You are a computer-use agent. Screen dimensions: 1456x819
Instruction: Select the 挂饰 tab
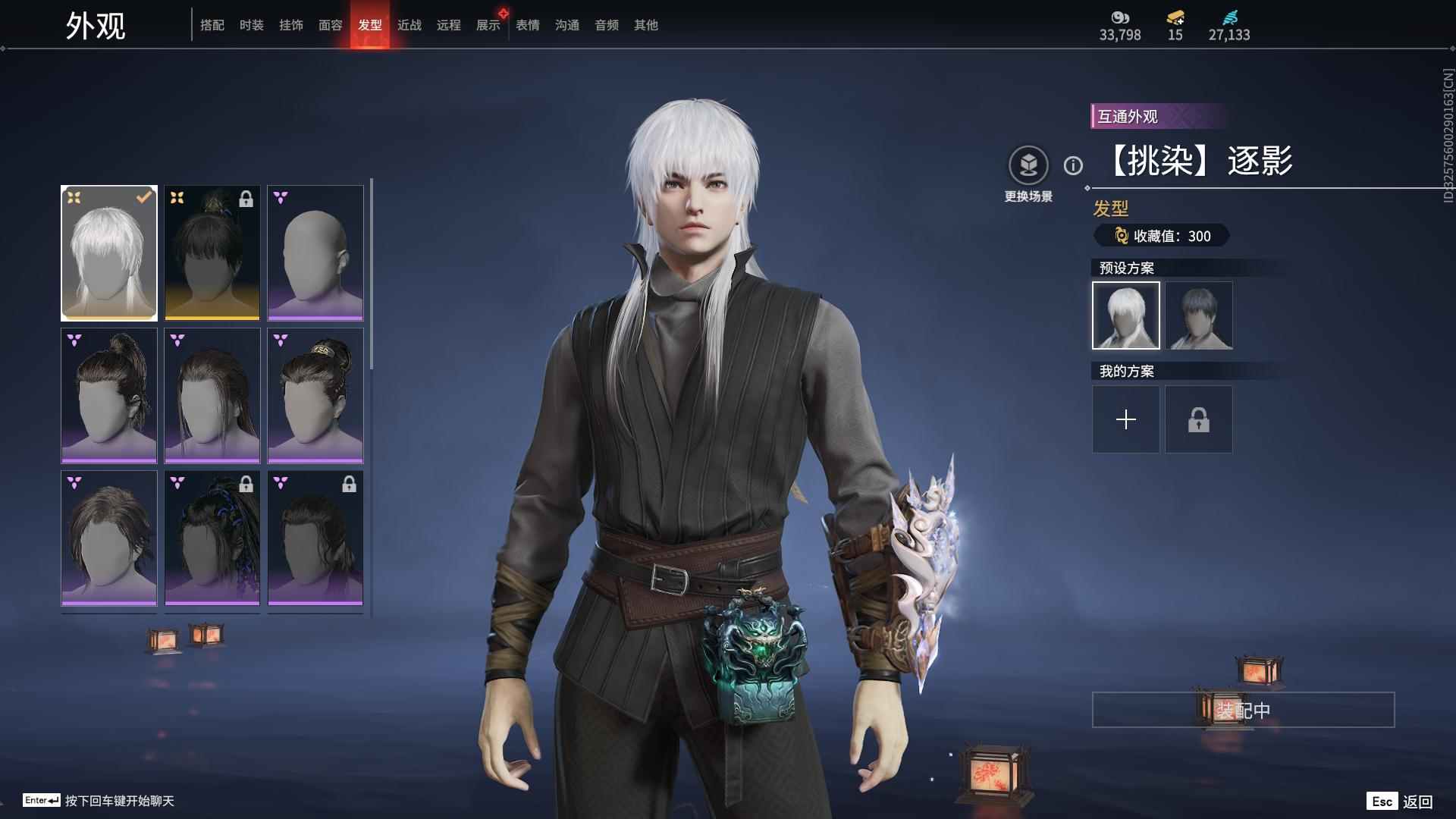coord(290,25)
